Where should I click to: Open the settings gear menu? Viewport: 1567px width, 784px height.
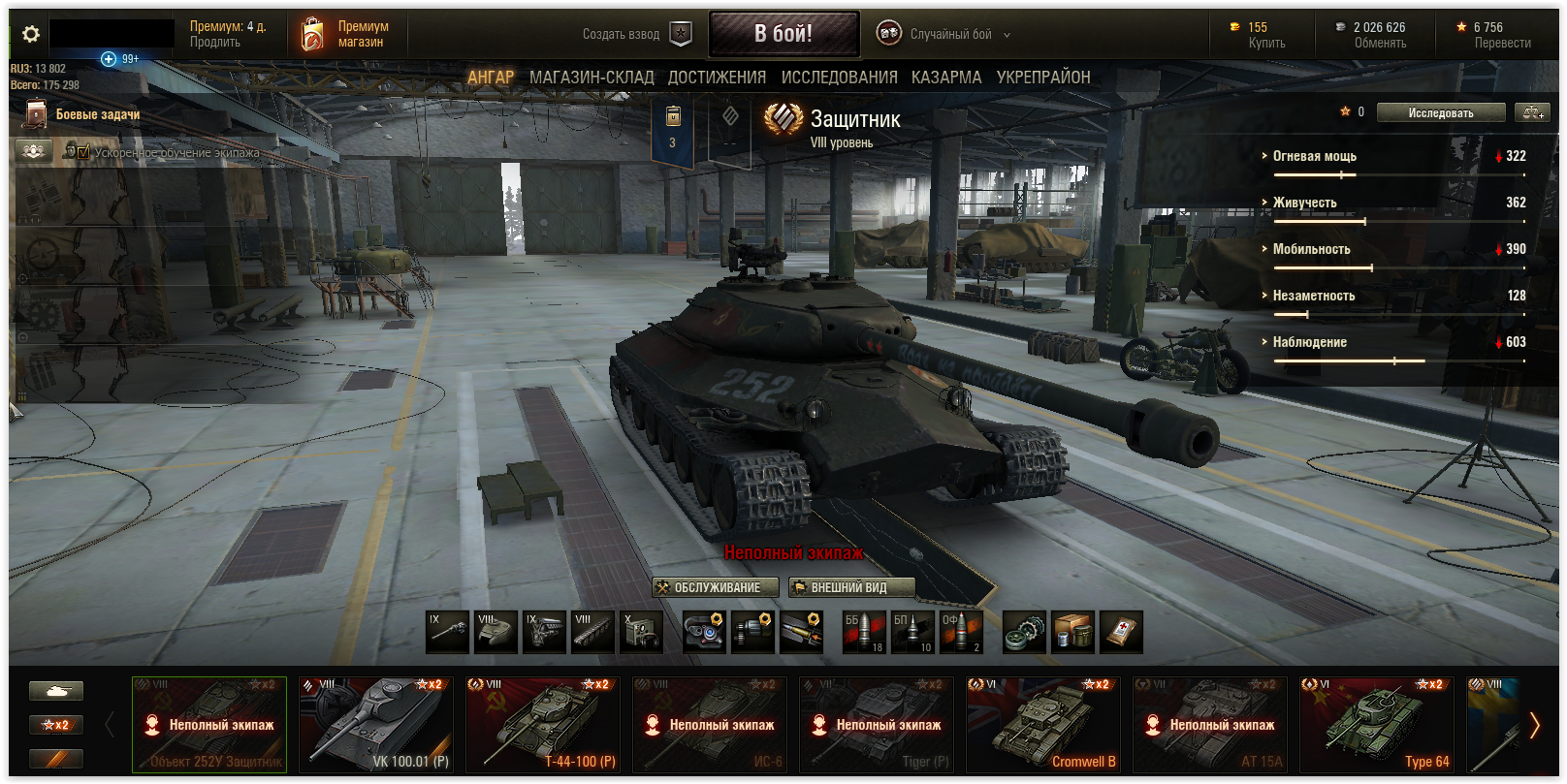coord(31,35)
